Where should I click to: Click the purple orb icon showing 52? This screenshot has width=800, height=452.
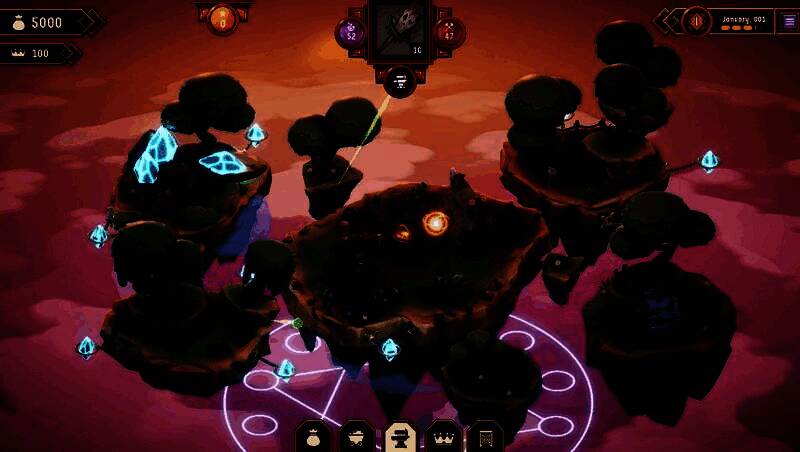pos(351,33)
